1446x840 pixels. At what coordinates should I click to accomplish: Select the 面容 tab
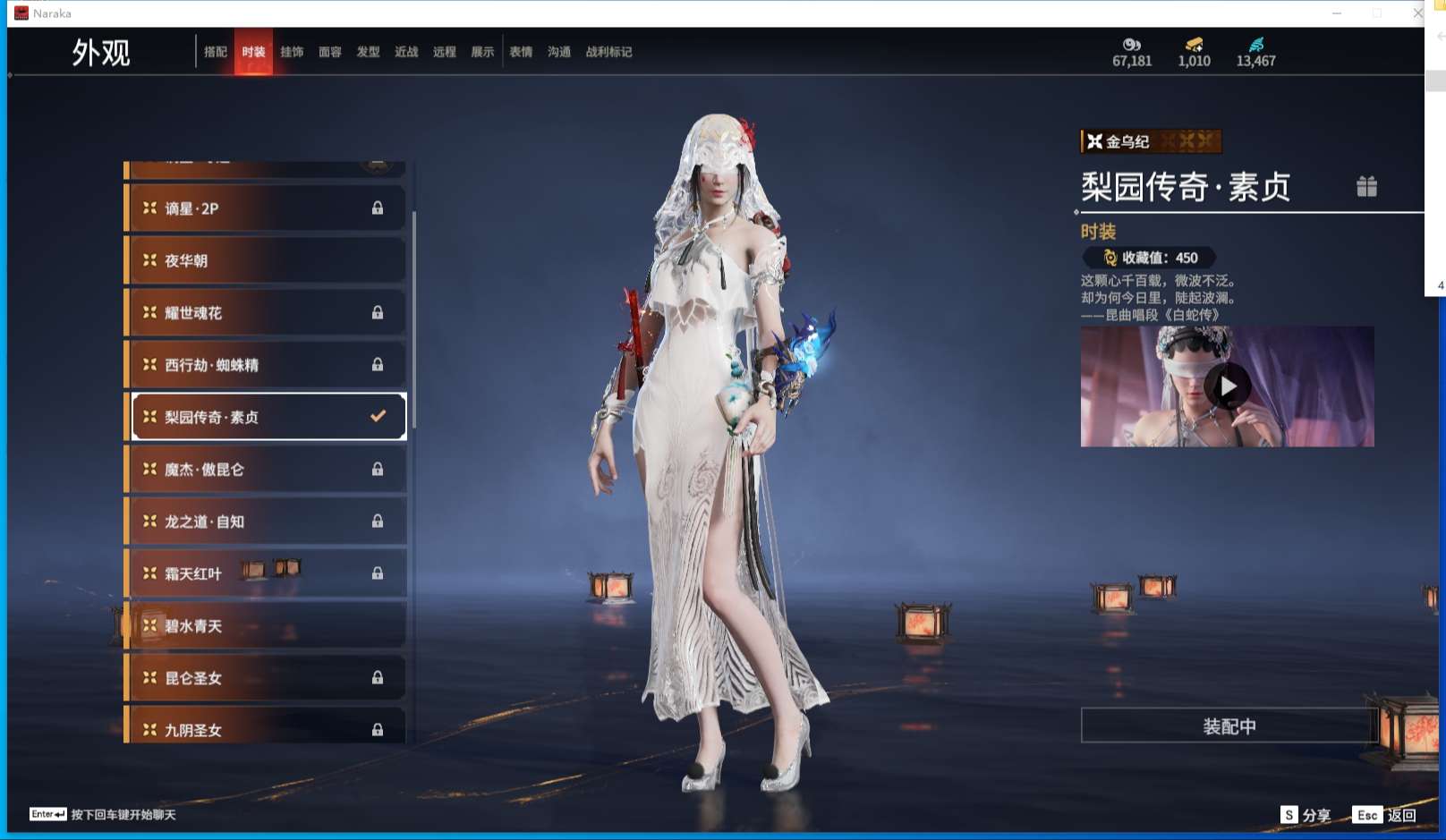pos(330,52)
